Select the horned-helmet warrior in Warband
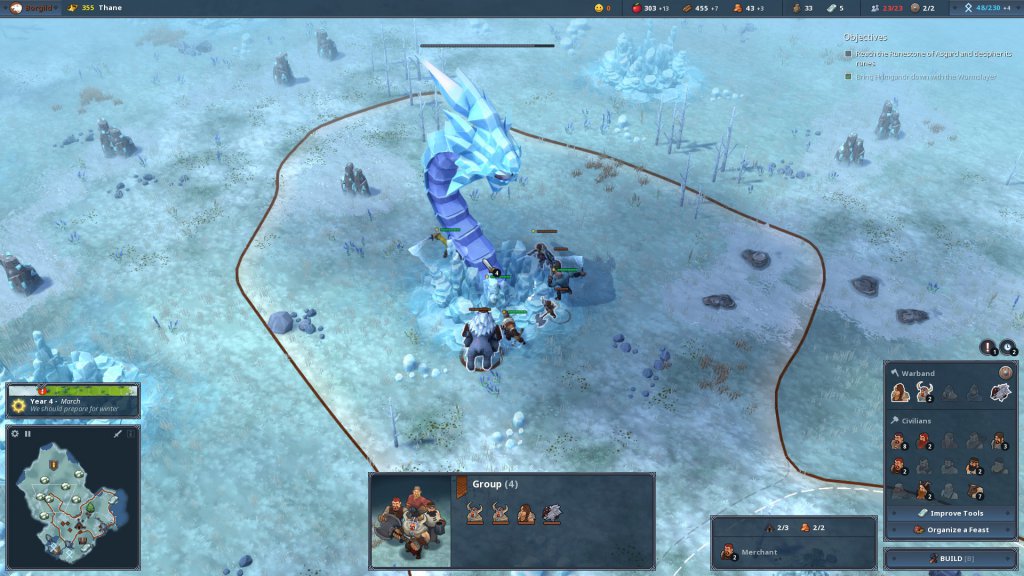This screenshot has height=576, width=1024. (x=924, y=393)
